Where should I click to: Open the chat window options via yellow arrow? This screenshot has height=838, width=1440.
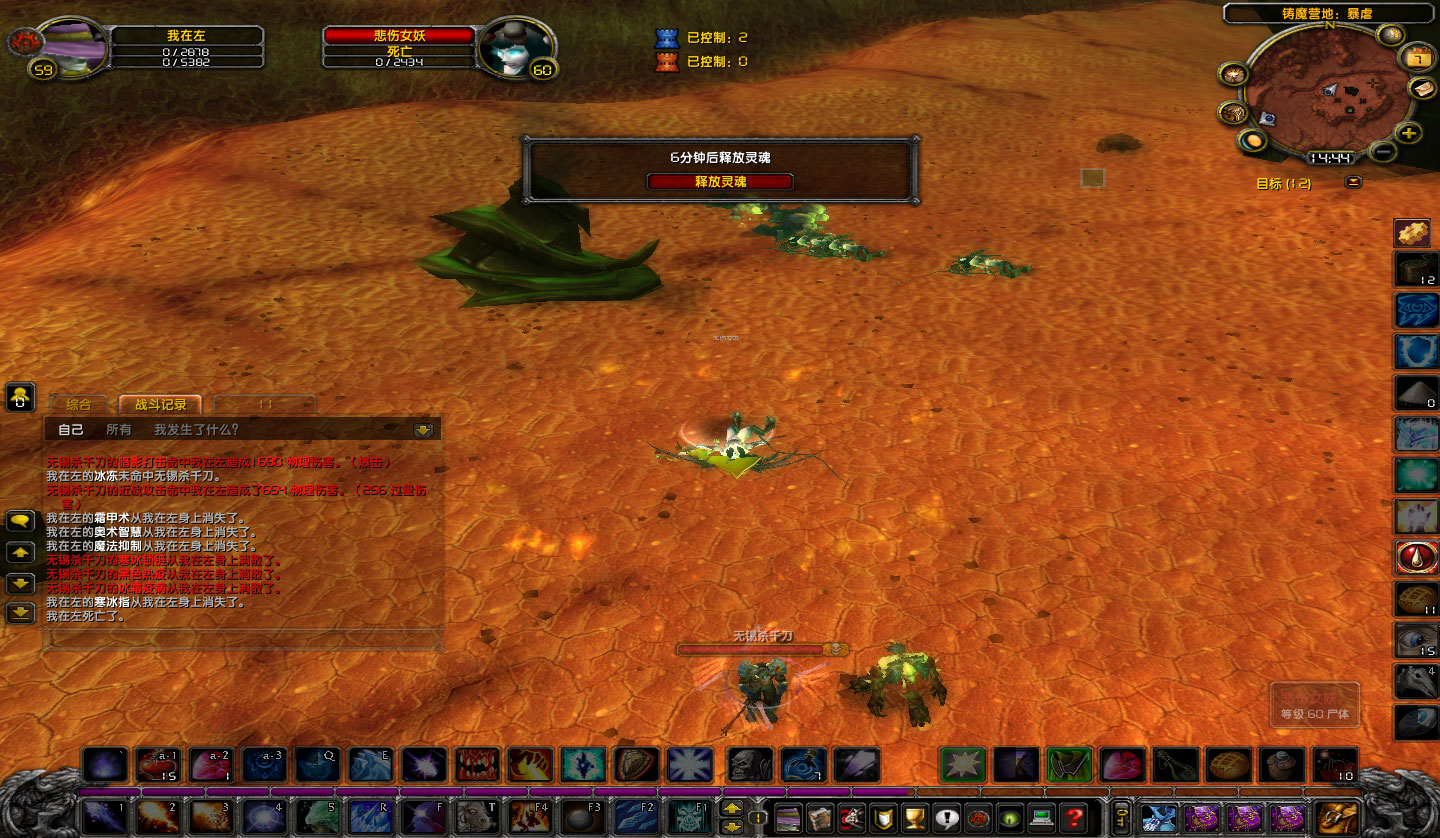point(421,429)
